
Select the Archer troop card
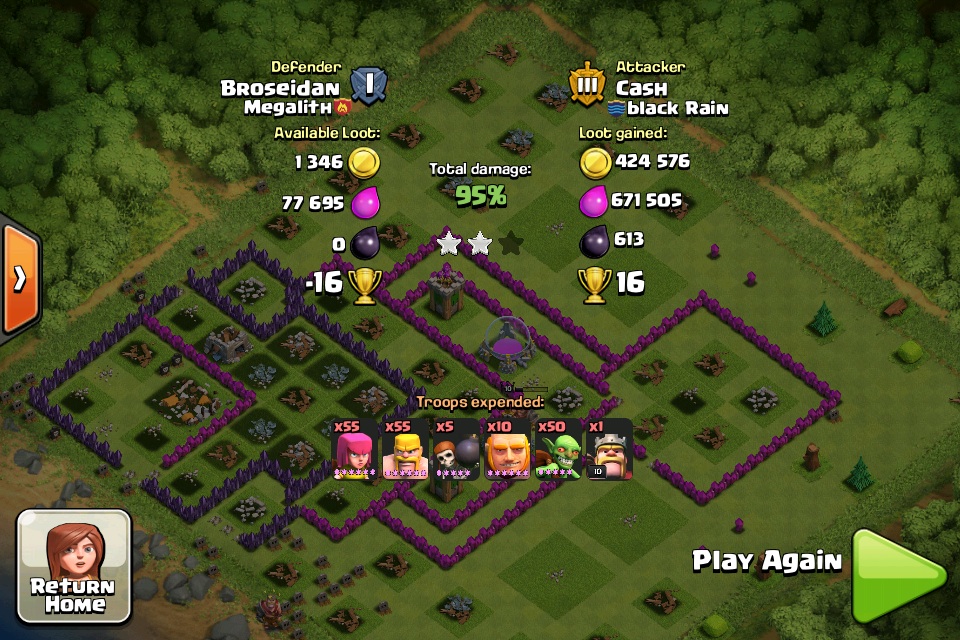[355, 449]
